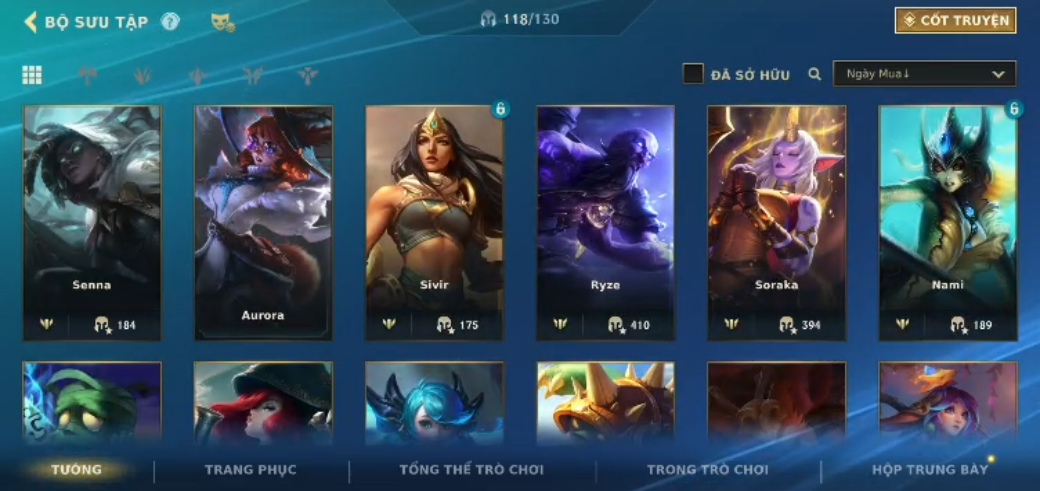Image resolution: width=1040 pixels, height=491 pixels.
Task: Show the Trong Trò Chơi tab
Action: pos(707,469)
